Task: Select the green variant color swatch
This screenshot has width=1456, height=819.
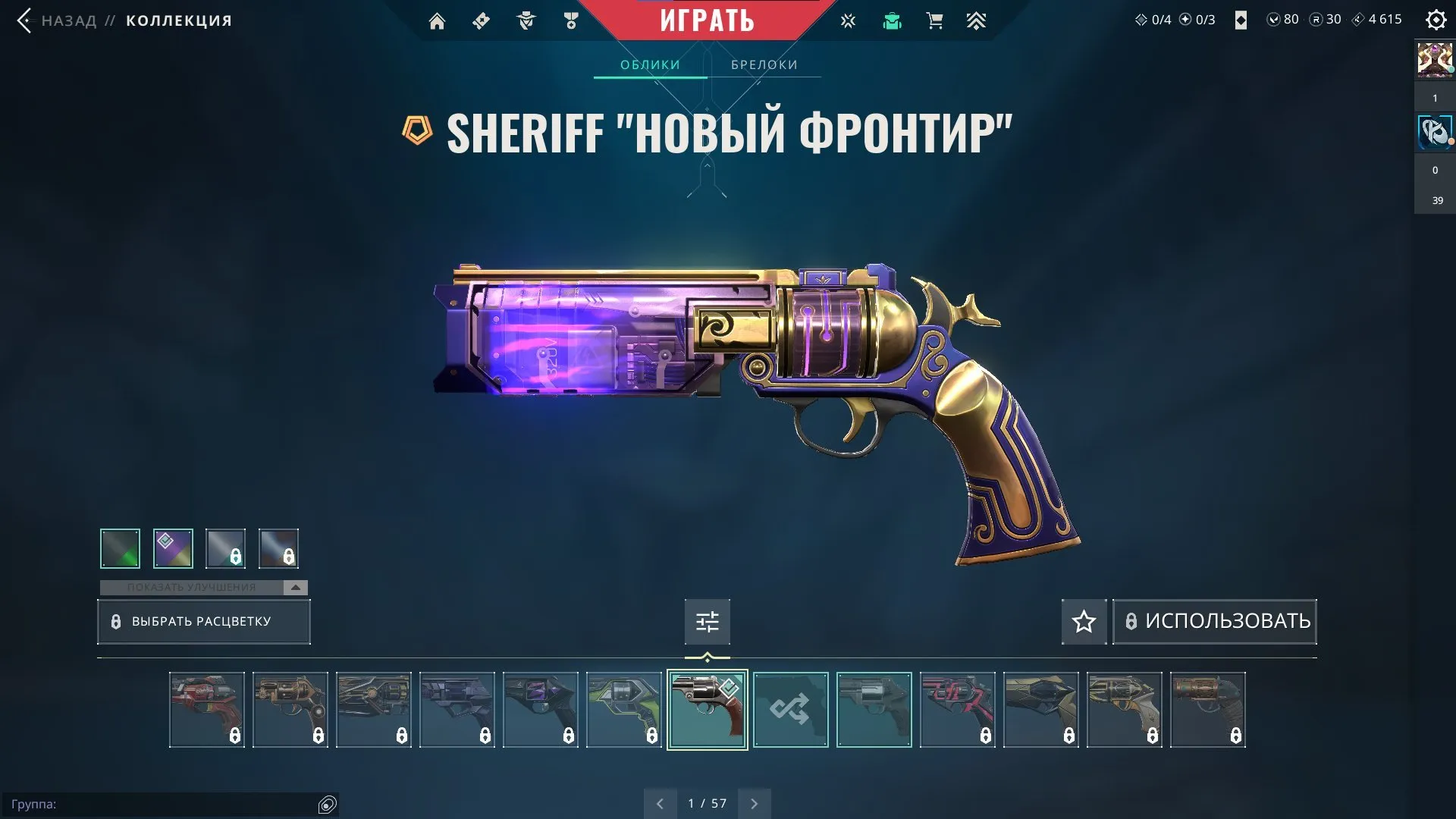Action: 120,548
